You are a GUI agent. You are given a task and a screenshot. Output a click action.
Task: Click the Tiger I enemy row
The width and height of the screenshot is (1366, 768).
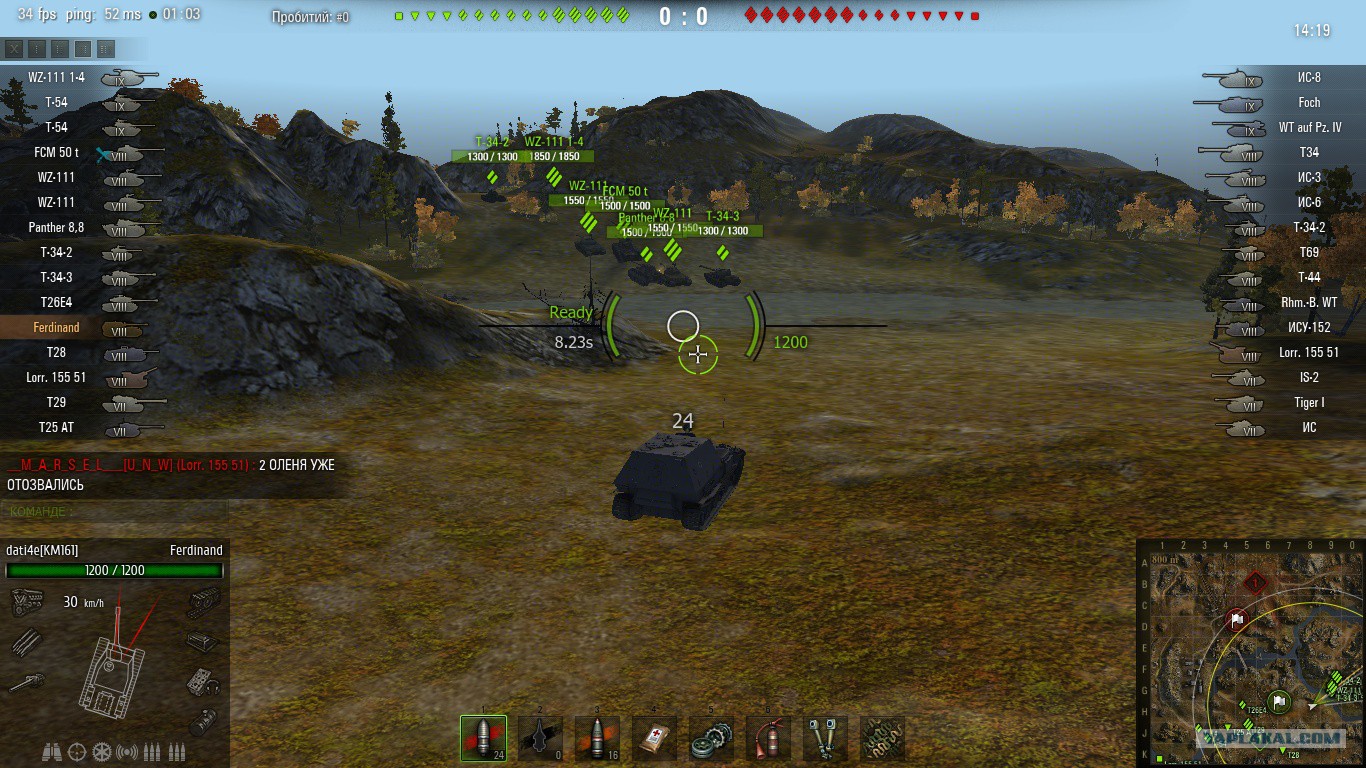[1309, 402]
